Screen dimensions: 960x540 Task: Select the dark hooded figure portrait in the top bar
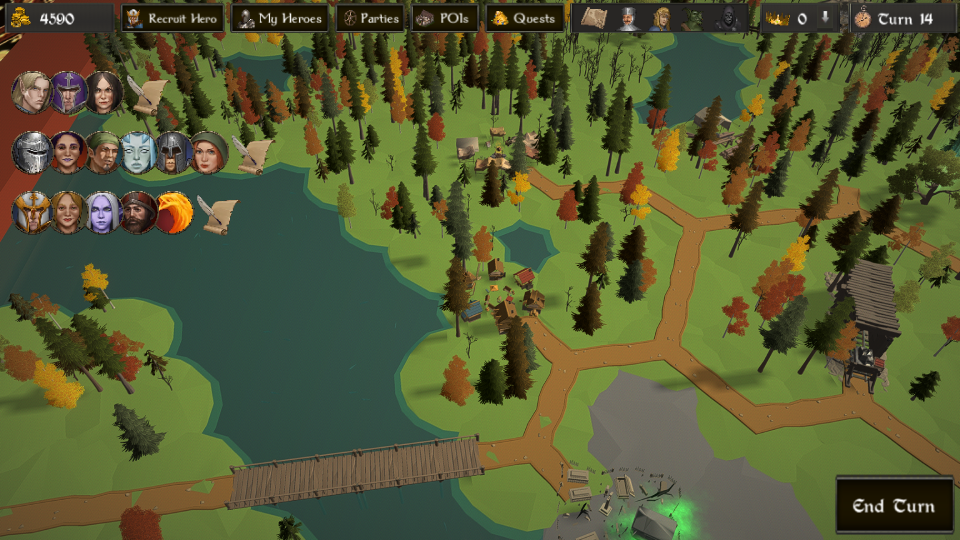coord(729,18)
